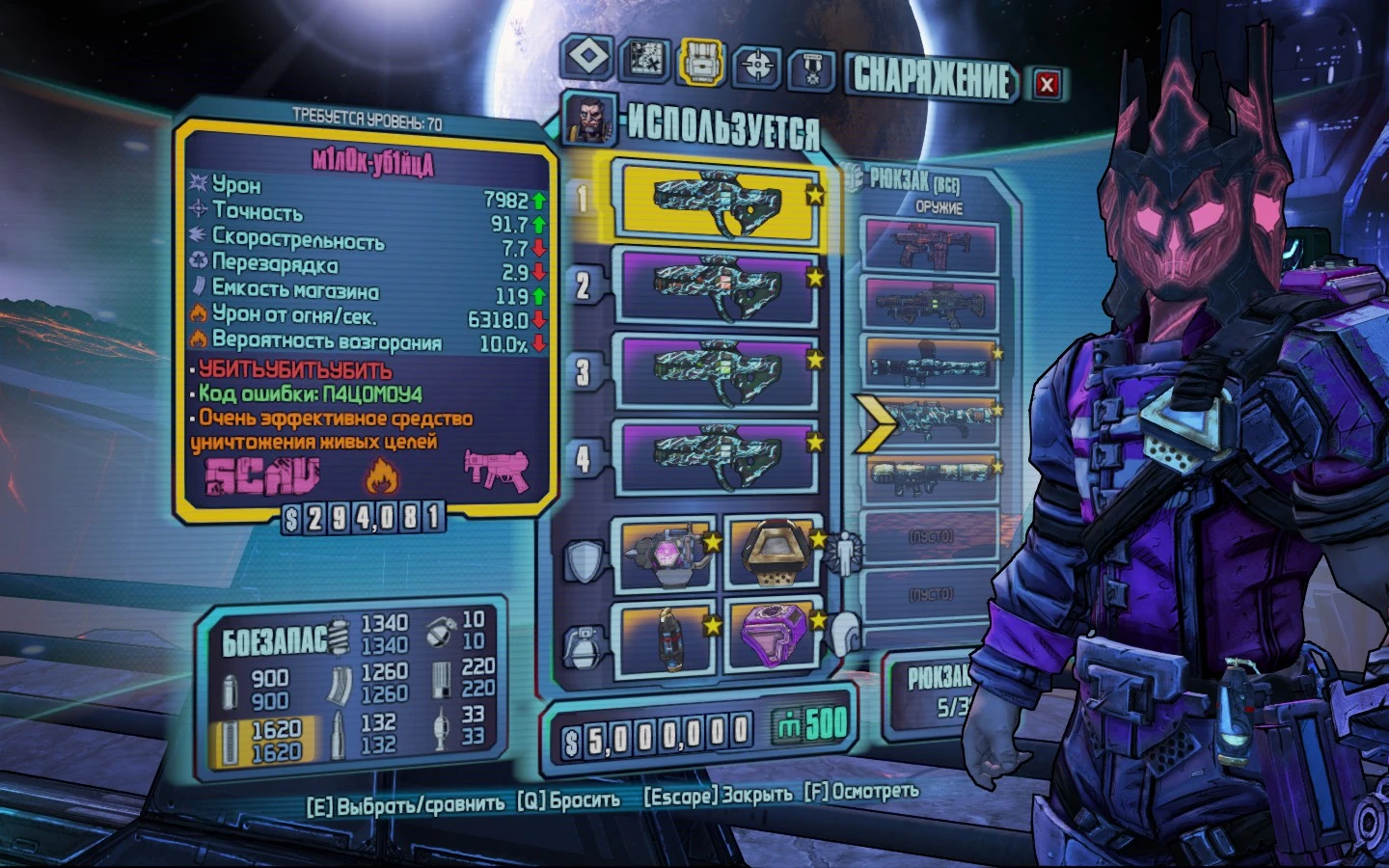This screenshot has height=868, width=1389.
Task: Toggle the favorite star on the Oz kit
Action: (818, 540)
